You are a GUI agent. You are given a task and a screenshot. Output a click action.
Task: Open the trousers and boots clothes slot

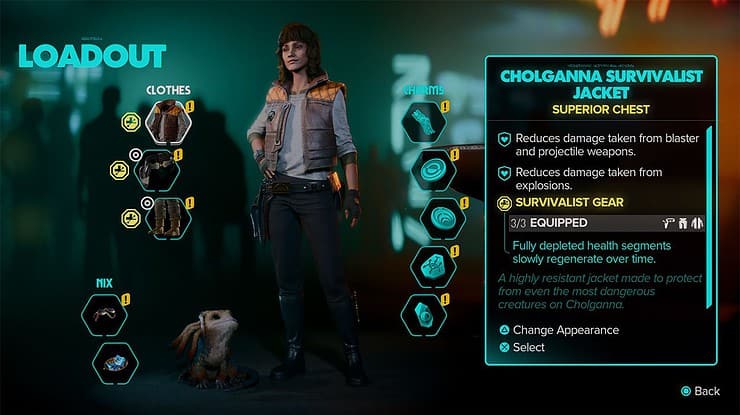coord(165,217)
